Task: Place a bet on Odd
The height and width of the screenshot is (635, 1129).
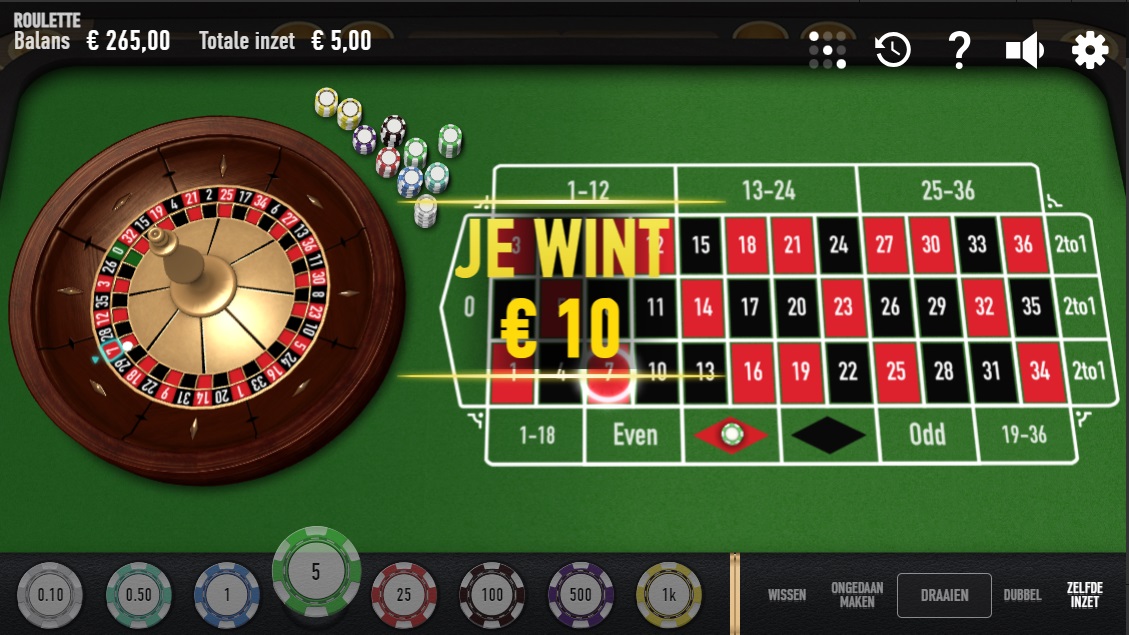Action: point(927,435)
